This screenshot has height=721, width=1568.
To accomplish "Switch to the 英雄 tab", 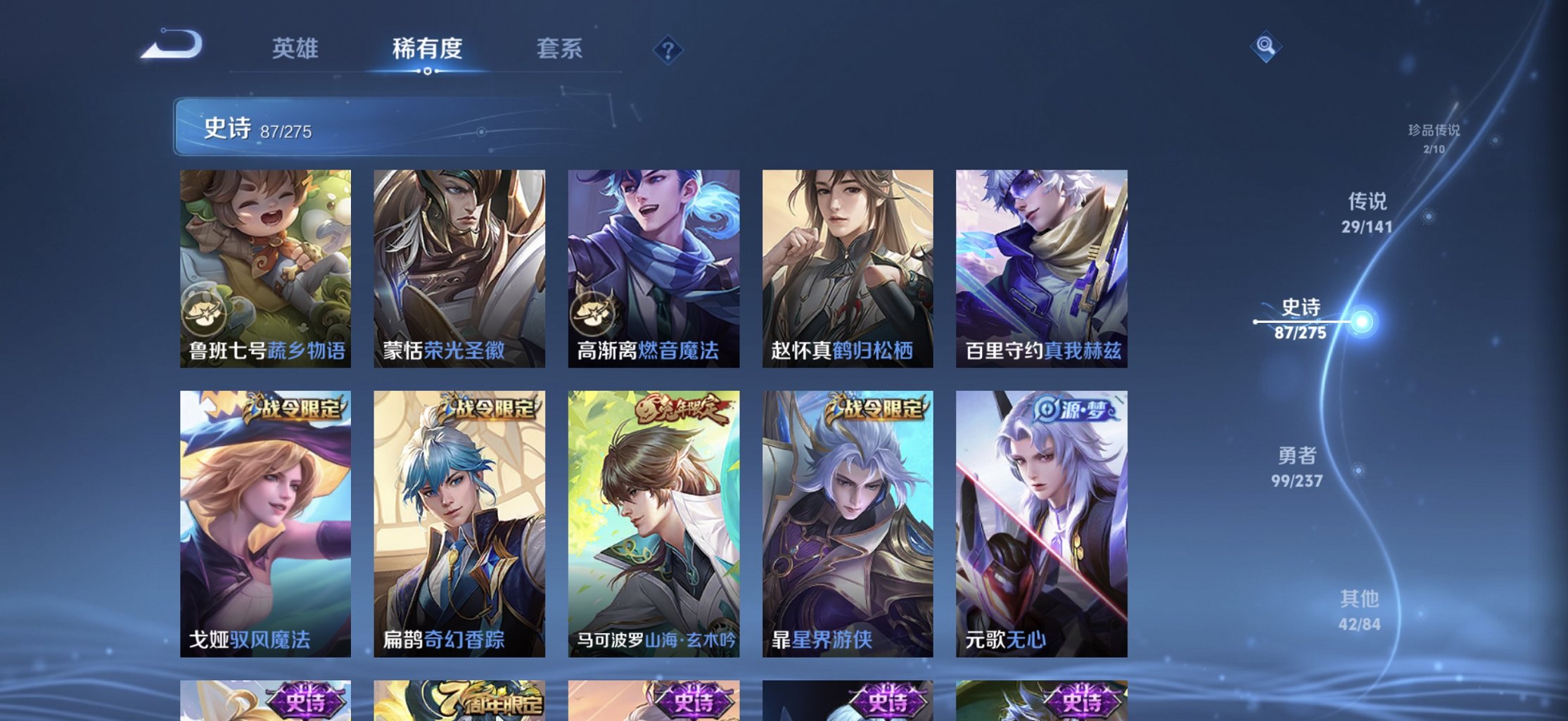I will point(295,49).
